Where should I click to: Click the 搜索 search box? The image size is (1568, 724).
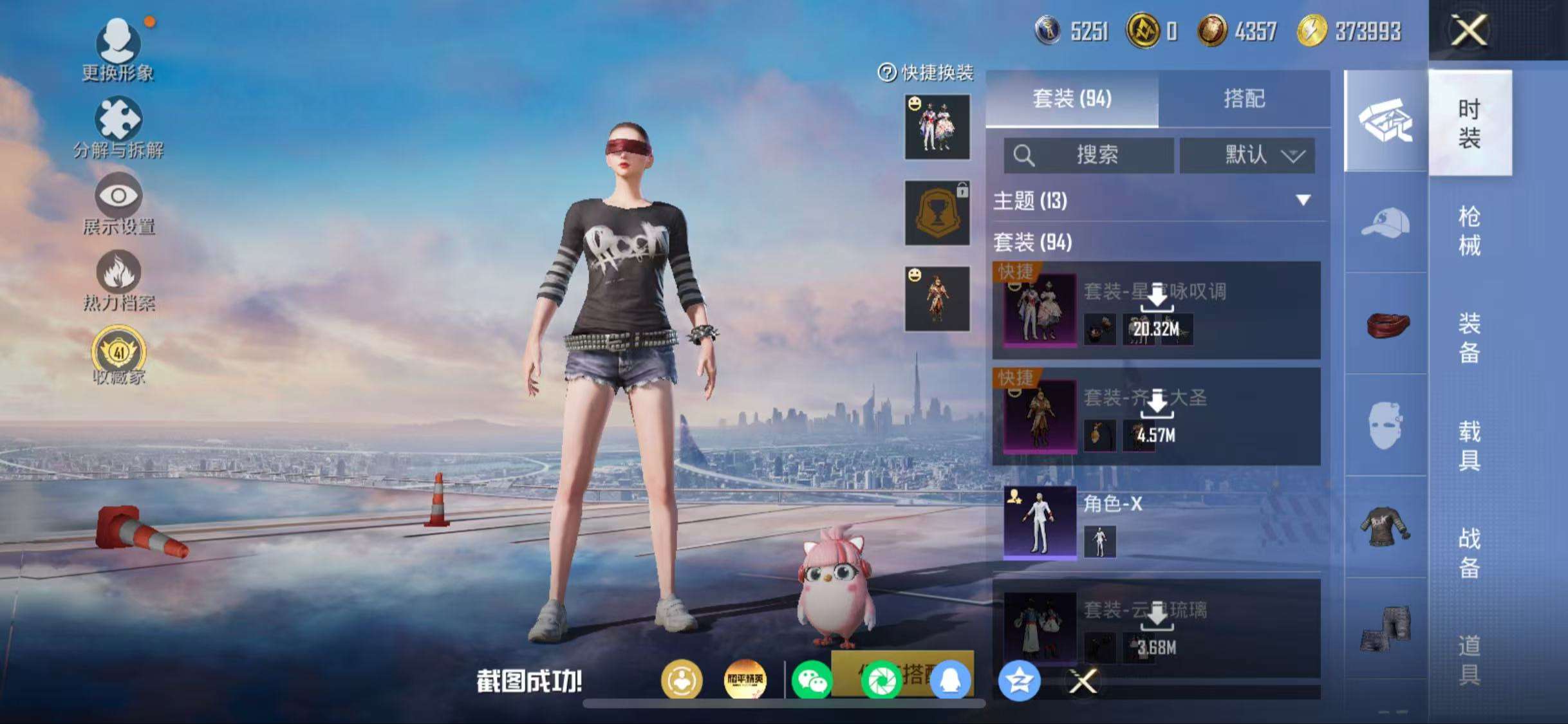click(x=1089, y=155)
